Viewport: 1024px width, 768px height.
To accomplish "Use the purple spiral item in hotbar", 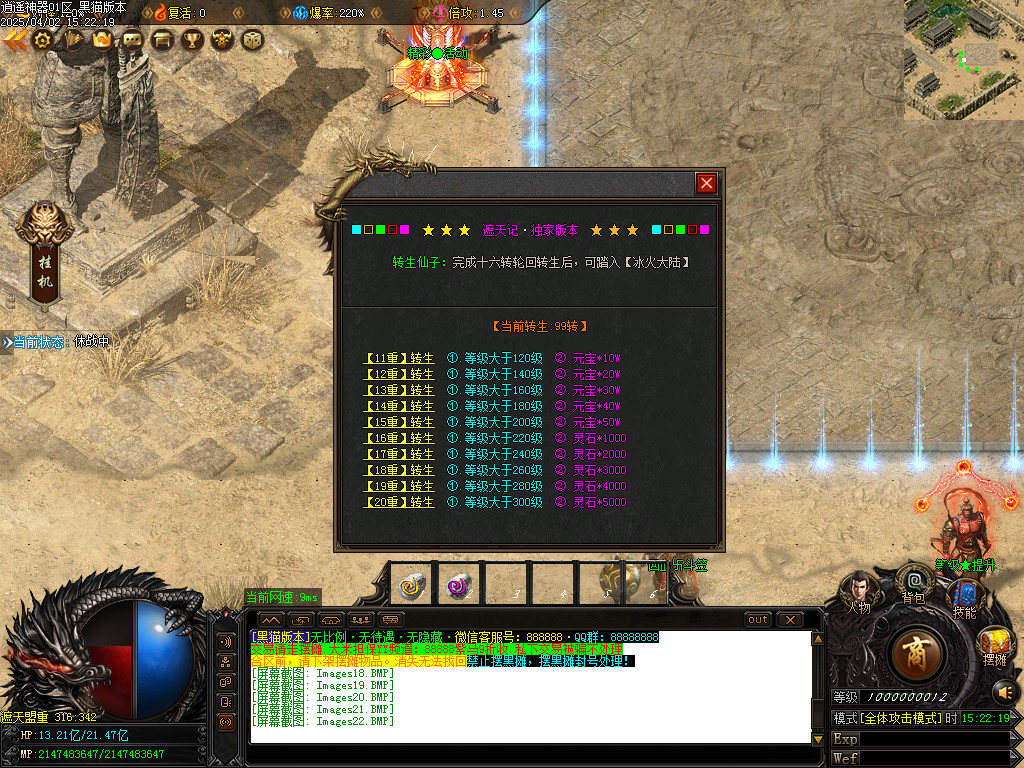I will [x=459, y=585].
